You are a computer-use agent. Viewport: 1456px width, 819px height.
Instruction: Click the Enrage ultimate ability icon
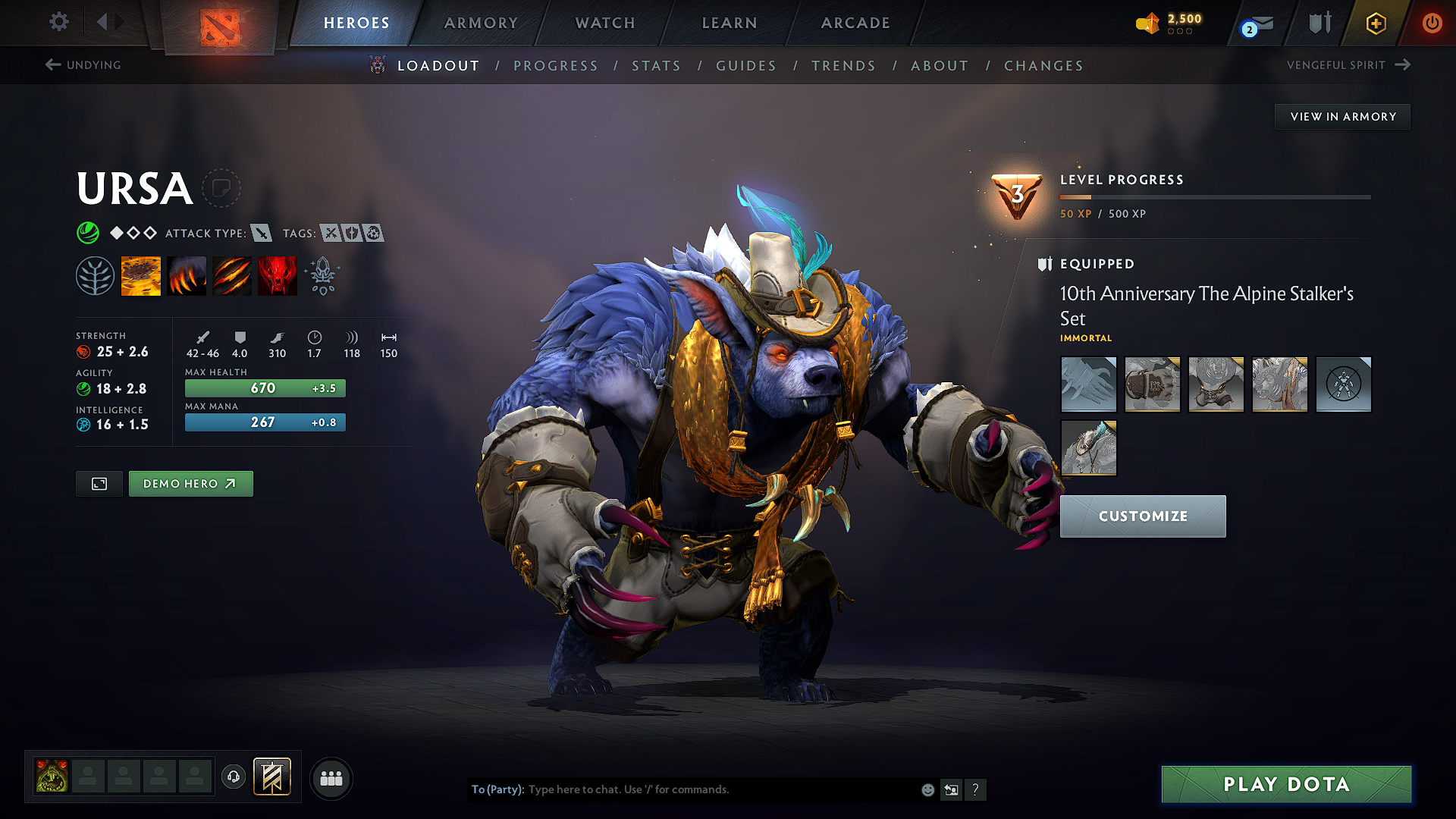pos(278,275)
